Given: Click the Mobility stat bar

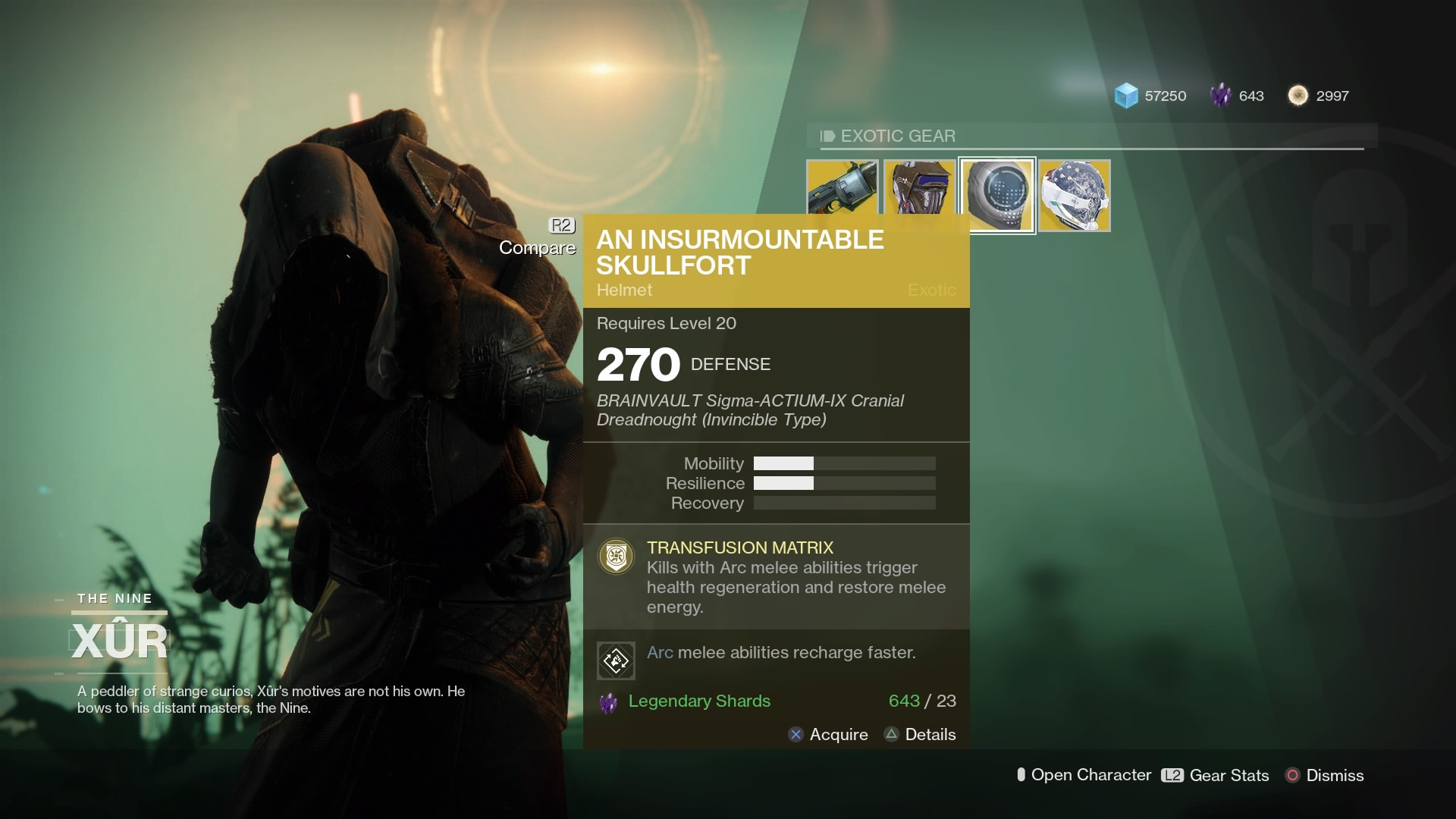Looking at the screenshot, I should point(844,463).
